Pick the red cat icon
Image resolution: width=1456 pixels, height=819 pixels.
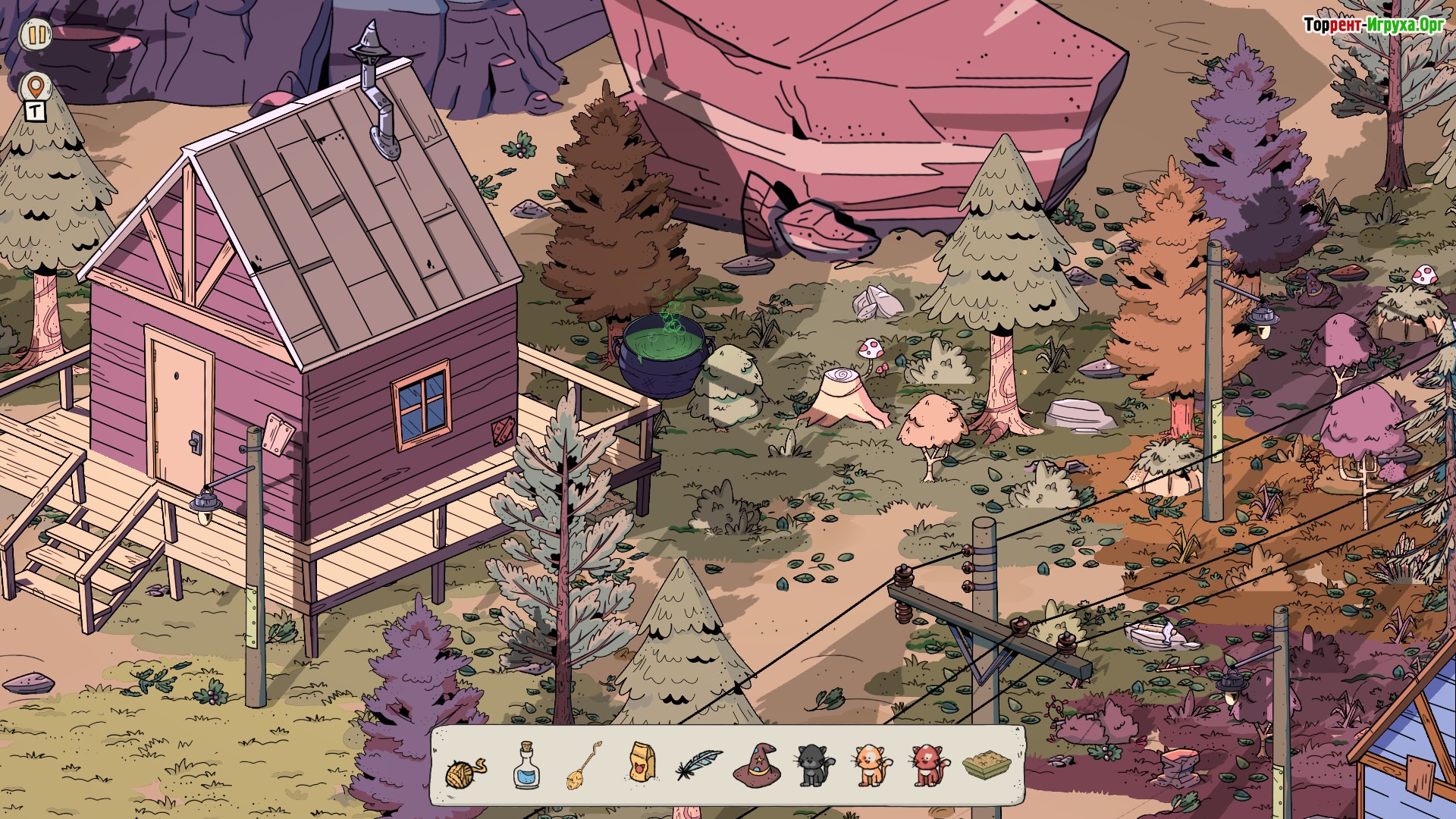tap(929, 765)
